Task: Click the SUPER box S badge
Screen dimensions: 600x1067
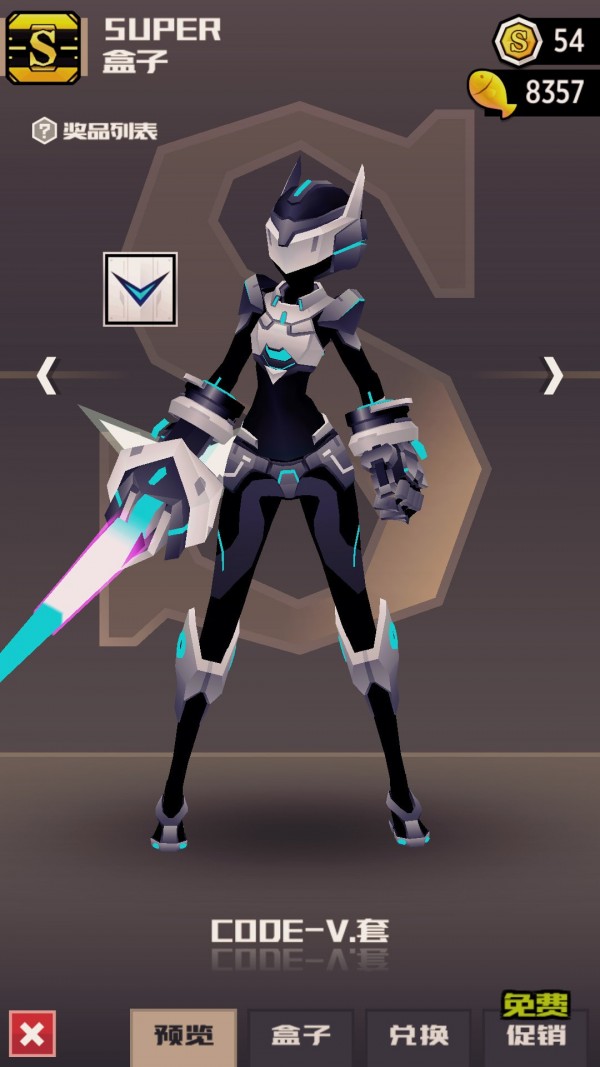Action: (x=43, y=47)
